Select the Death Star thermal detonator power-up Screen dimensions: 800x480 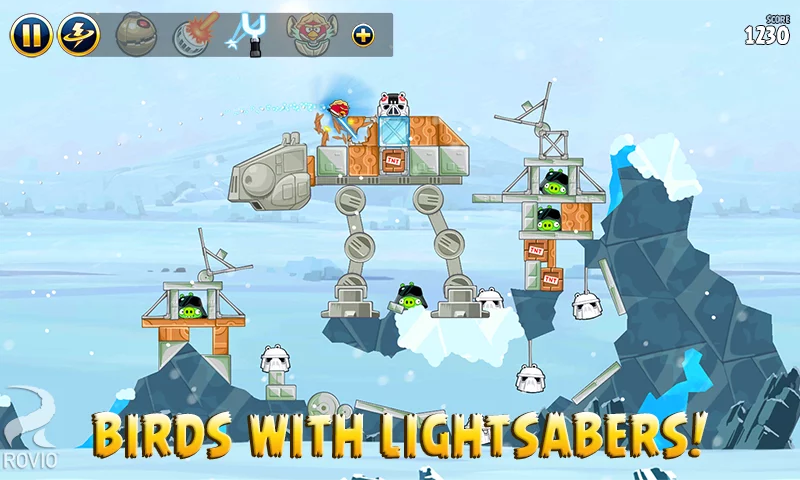(x=134, y=35)
